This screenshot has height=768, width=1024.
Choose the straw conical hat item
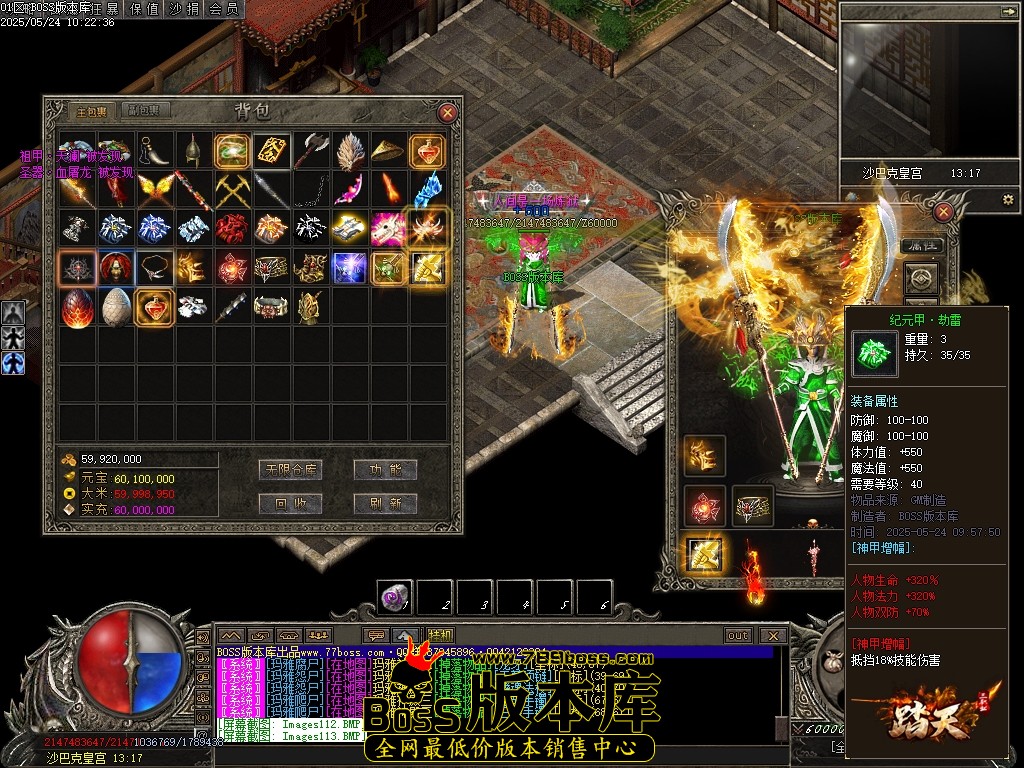click(x=388, y=150)
